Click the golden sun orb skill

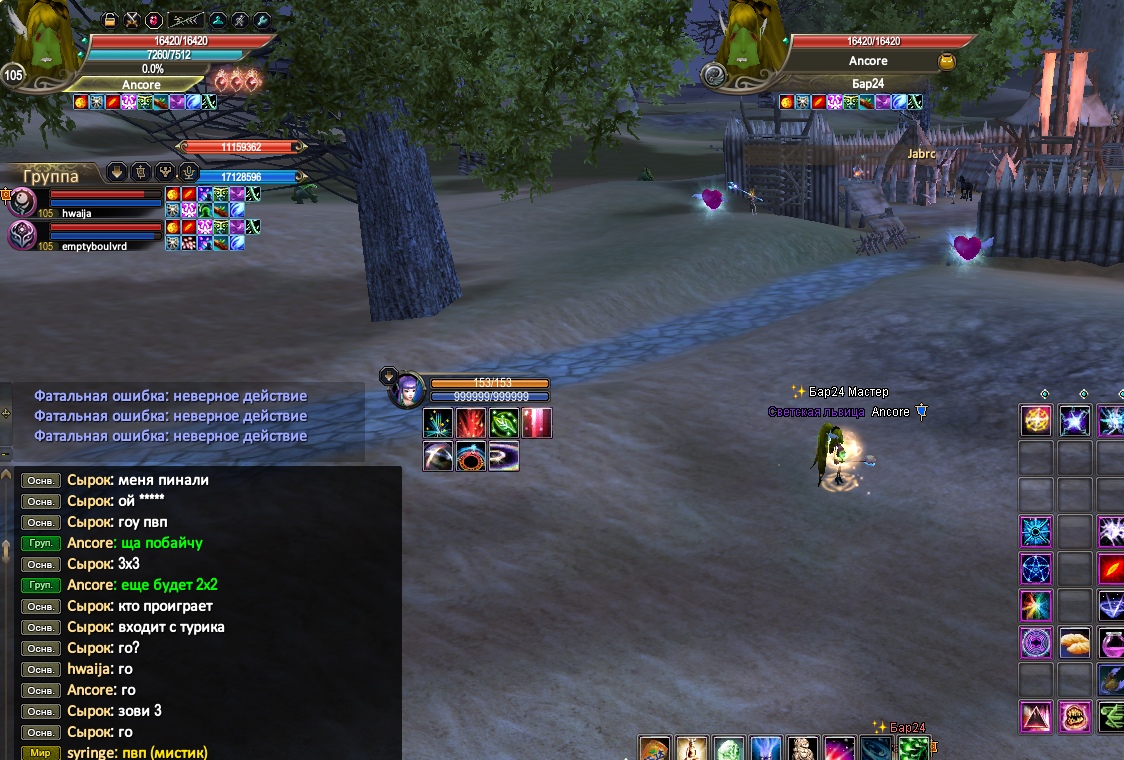point(1035,420)
